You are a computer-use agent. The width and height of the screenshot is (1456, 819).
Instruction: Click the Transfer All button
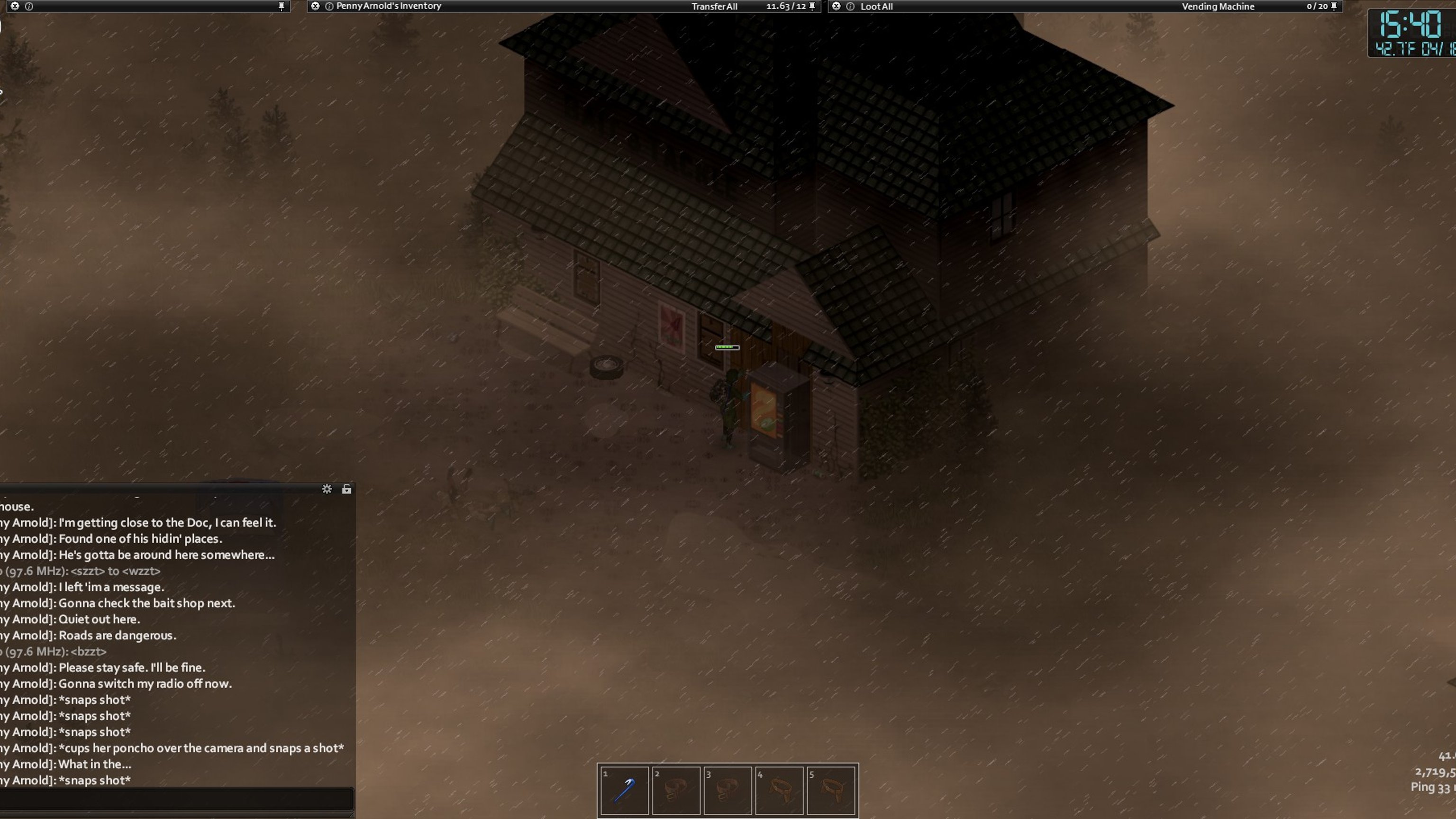(714, 6)
